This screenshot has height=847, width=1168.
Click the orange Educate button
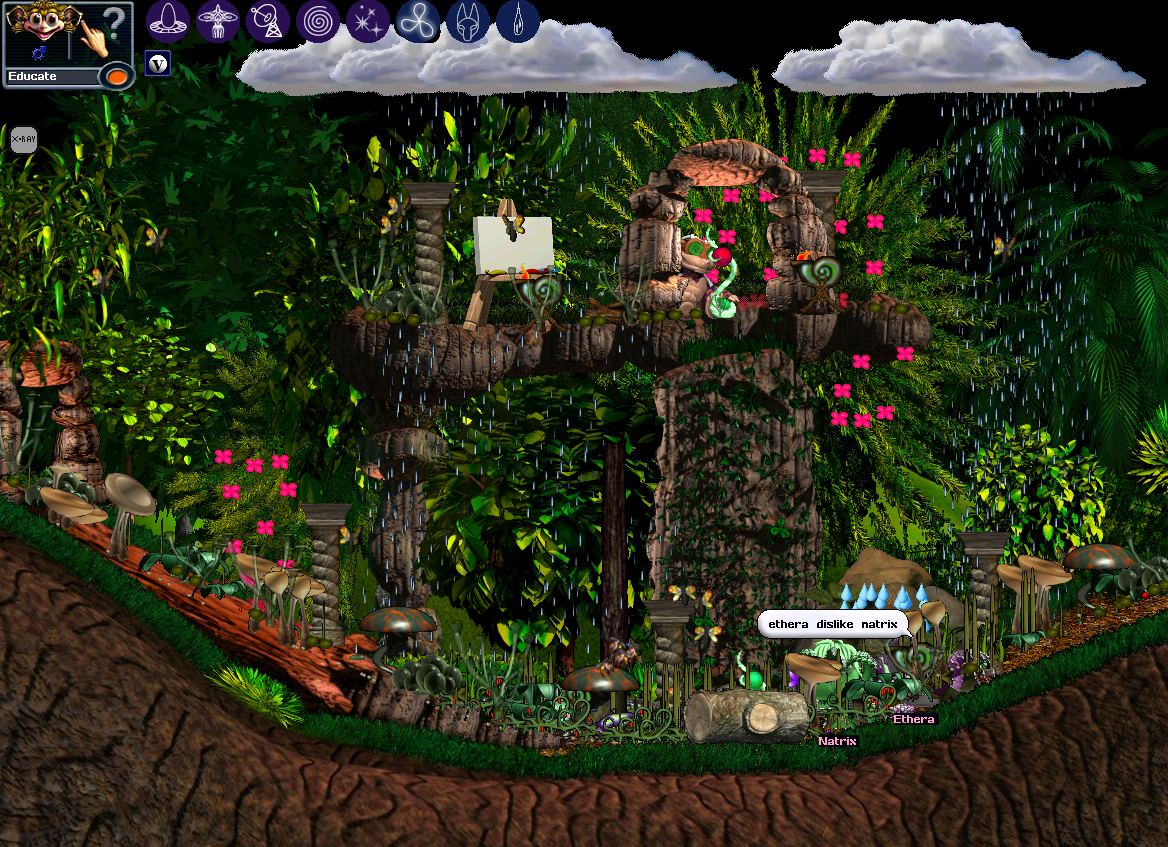click(x=116, y=76)
